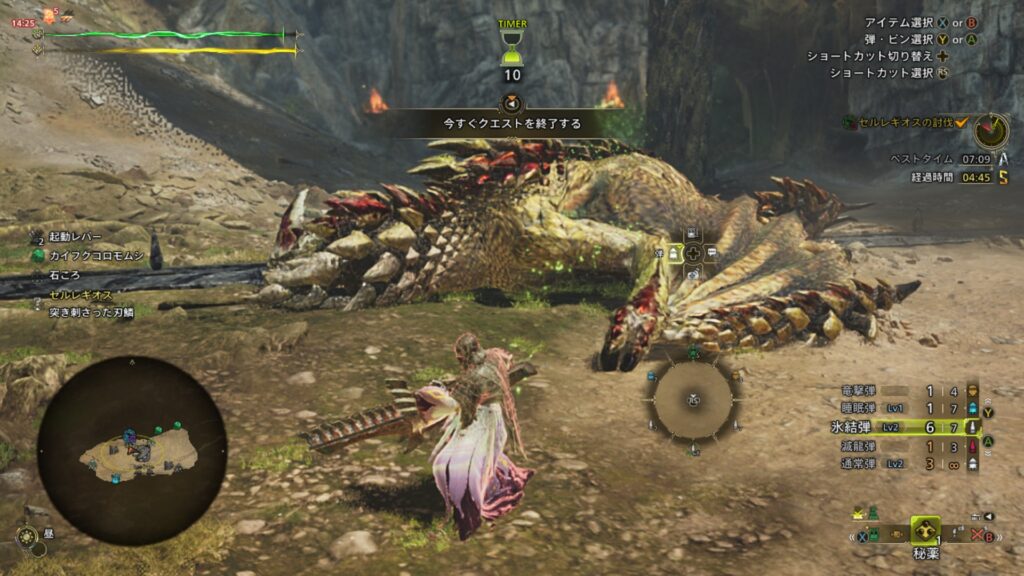Image resolution: width=1024 pixels, height=576 pixels.
Task: Click the quest target radar icon
Action: point(990,127)
